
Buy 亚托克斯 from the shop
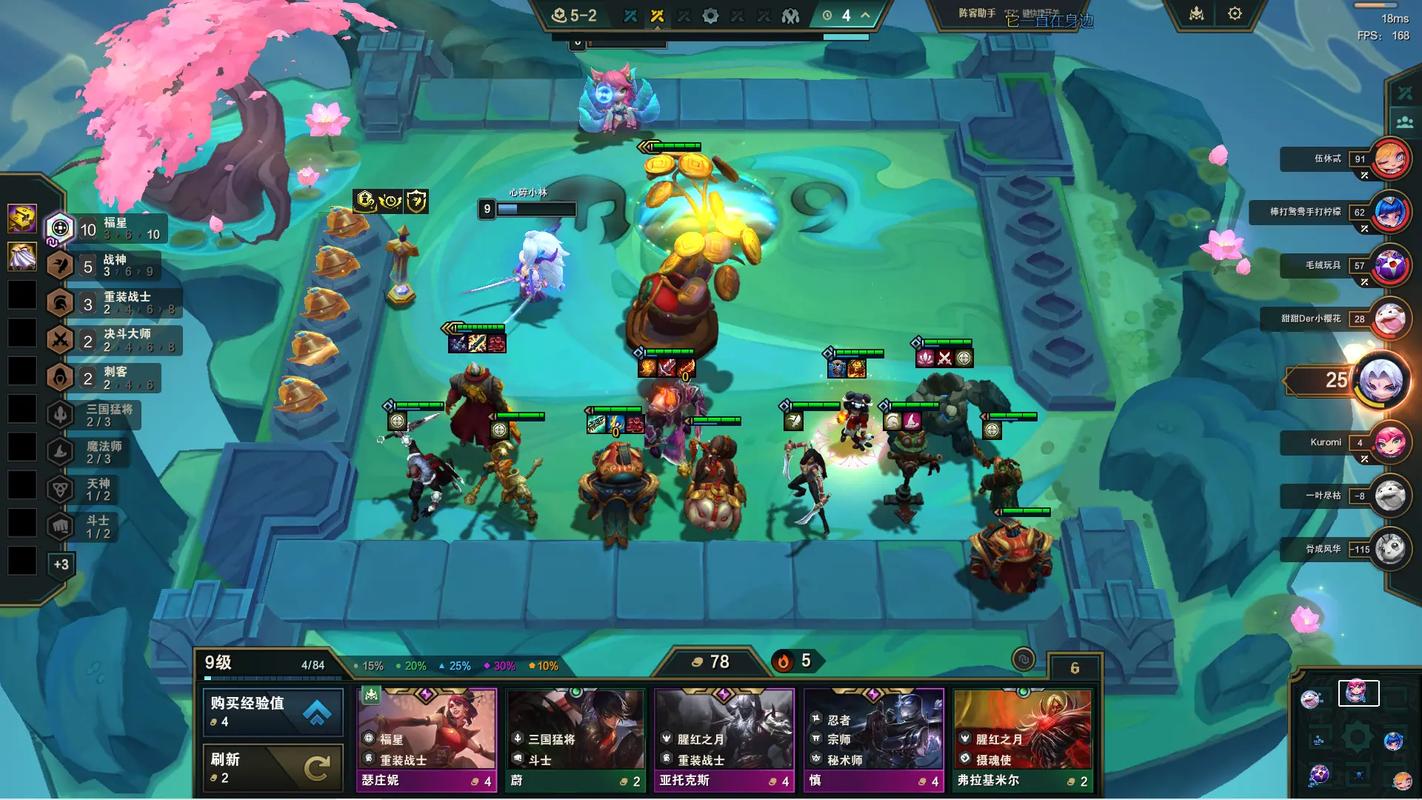click(x=725, y=740)
